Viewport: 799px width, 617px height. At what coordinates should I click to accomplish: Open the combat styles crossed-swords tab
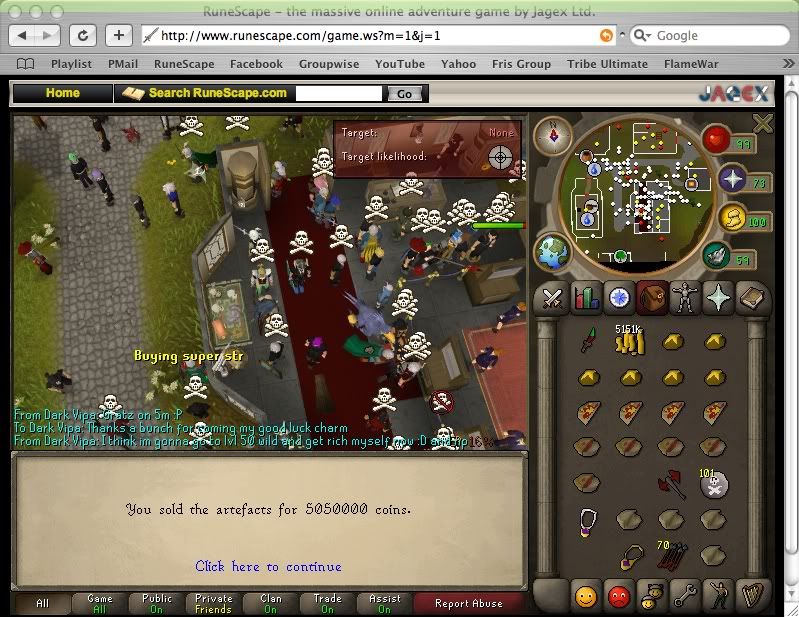click(x=552, y=298)
